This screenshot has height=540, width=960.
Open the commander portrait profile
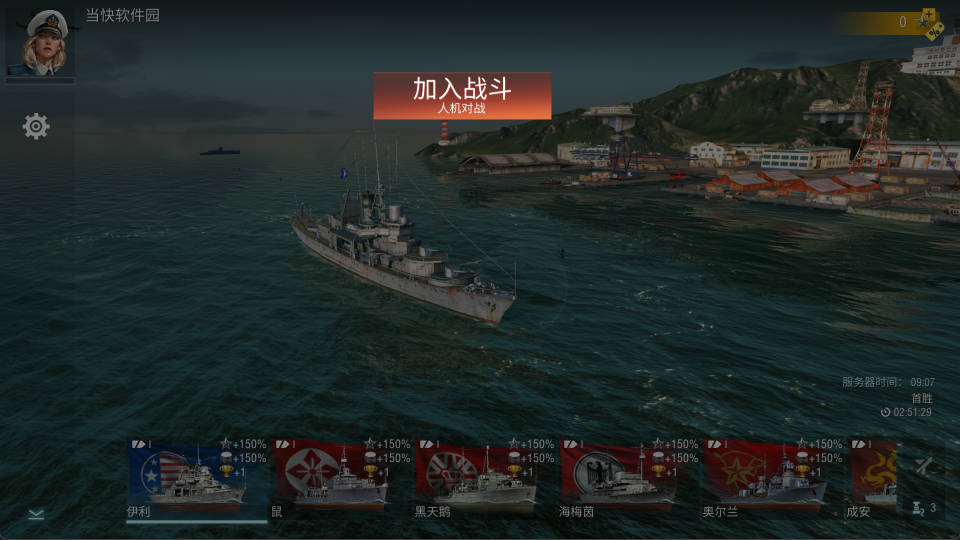[x=40, y=44]
